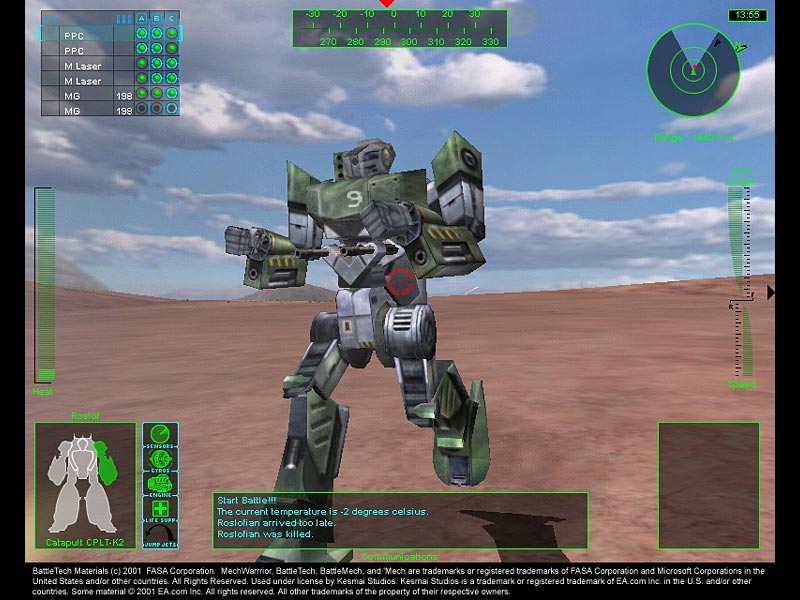This screenshot has width=800, height=600.
Task: Click the Communications message box
Action: pyautogui.click(x=400, y=519)
